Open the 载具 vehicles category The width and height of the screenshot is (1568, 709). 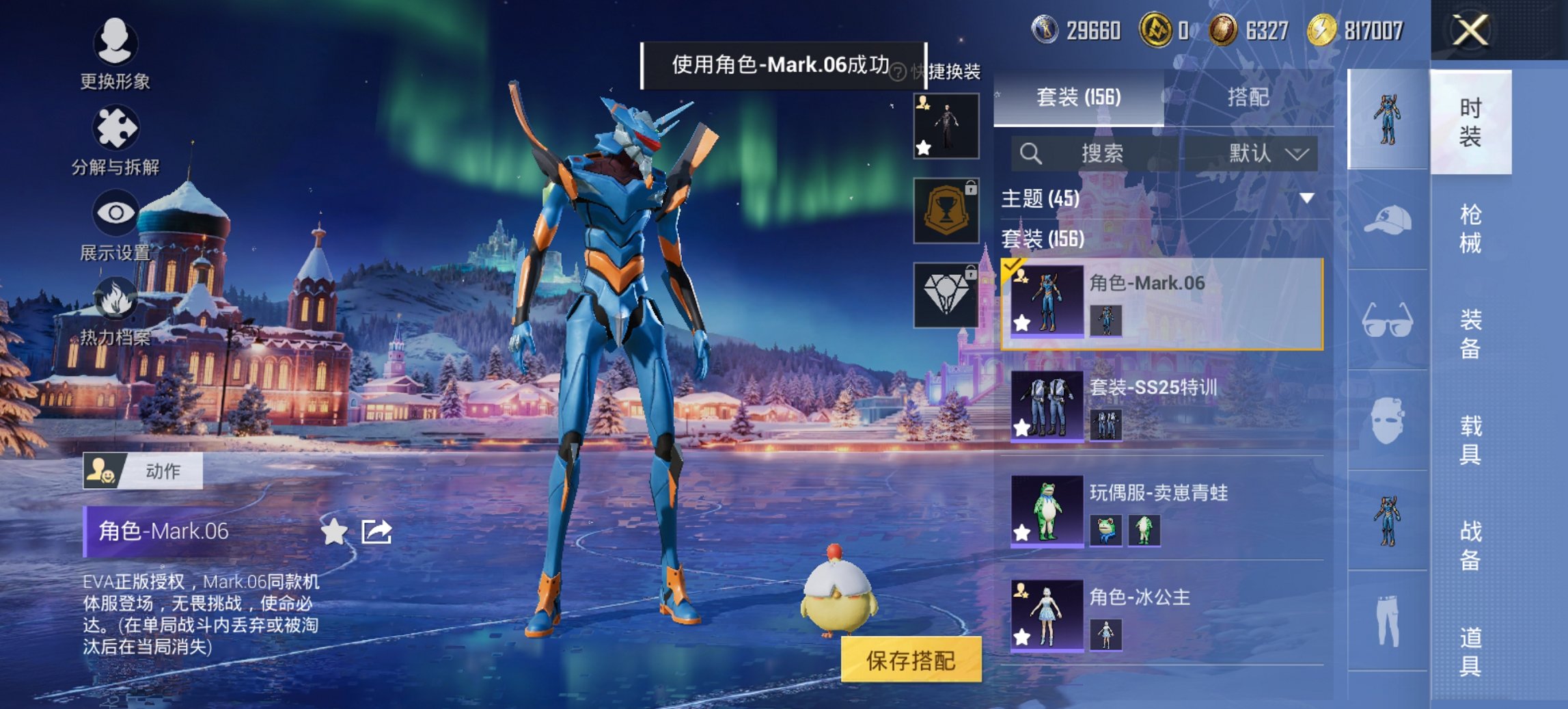(x=1471, y=440)
